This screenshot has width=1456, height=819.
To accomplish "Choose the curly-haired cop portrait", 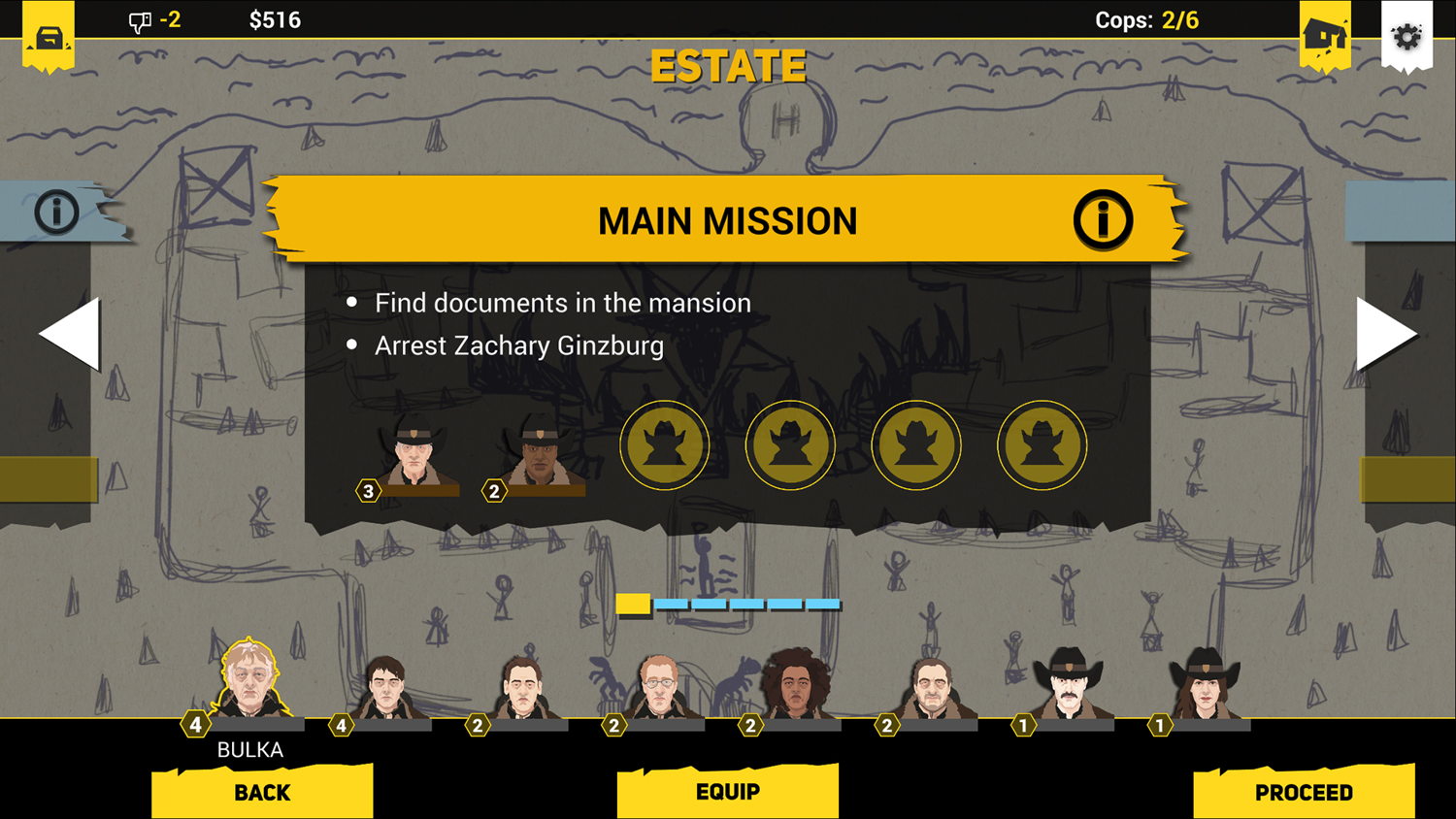I will pyautogui.click(x=796, y=684).
